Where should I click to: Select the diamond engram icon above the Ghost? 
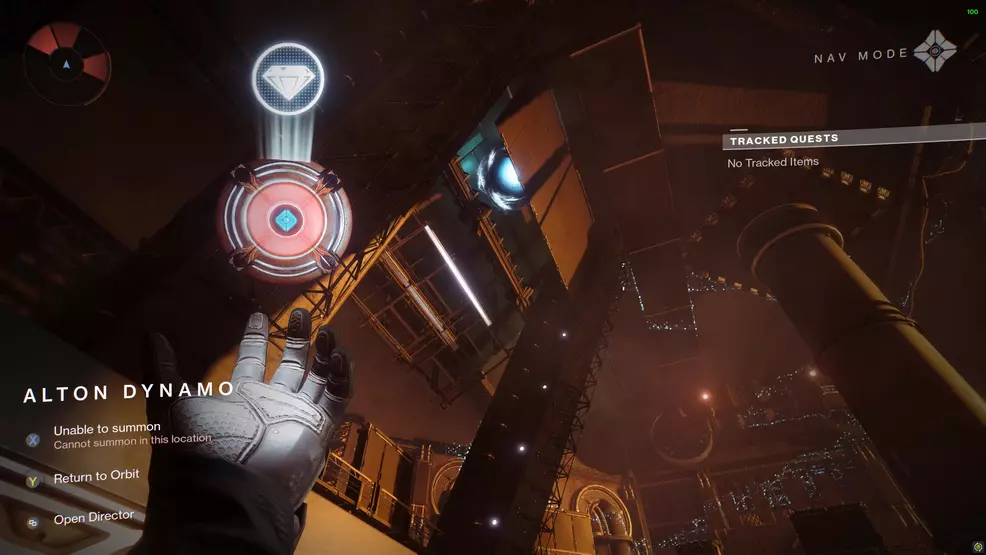click(x=287, y=78)
